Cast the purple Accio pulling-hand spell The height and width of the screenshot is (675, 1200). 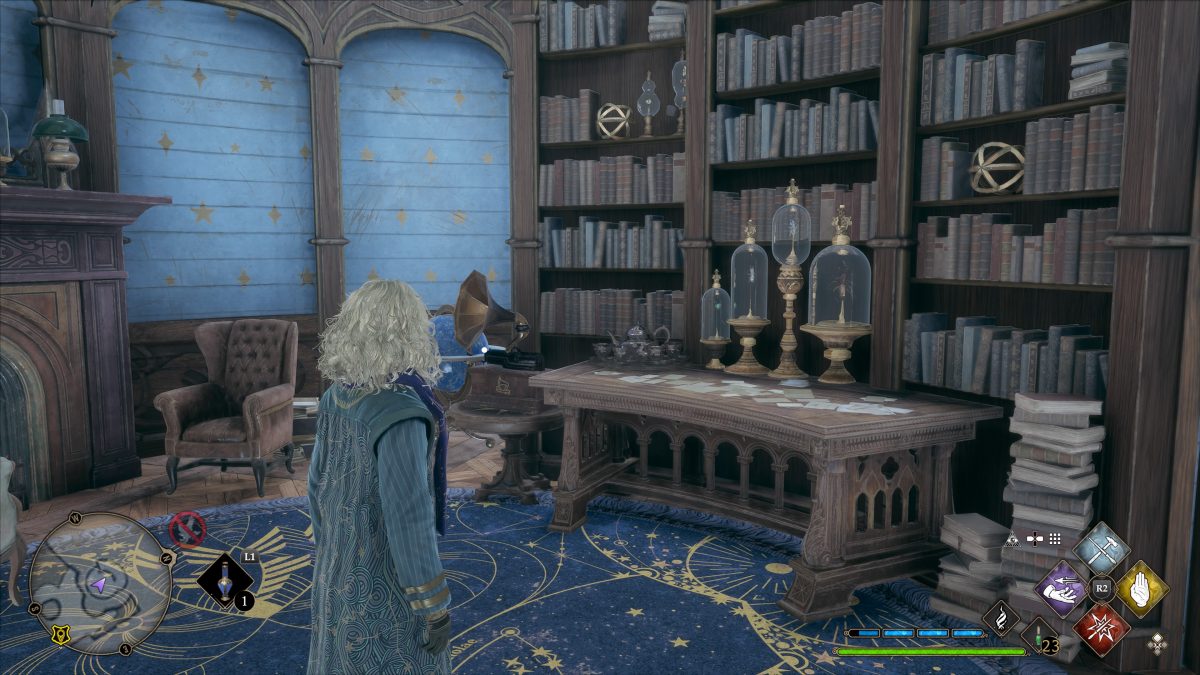pos(1061,589)
